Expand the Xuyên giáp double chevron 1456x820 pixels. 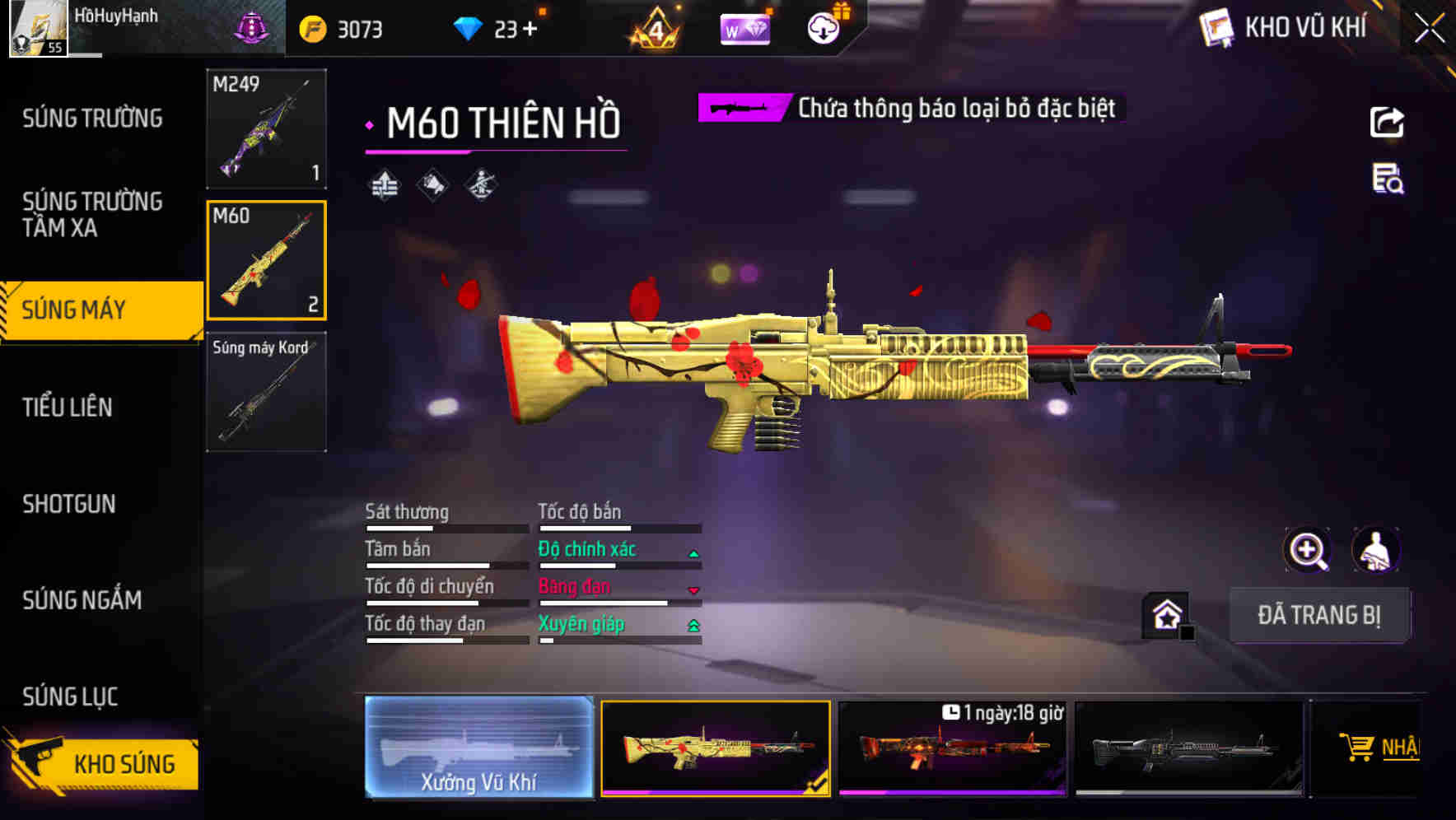click(693, 625)
